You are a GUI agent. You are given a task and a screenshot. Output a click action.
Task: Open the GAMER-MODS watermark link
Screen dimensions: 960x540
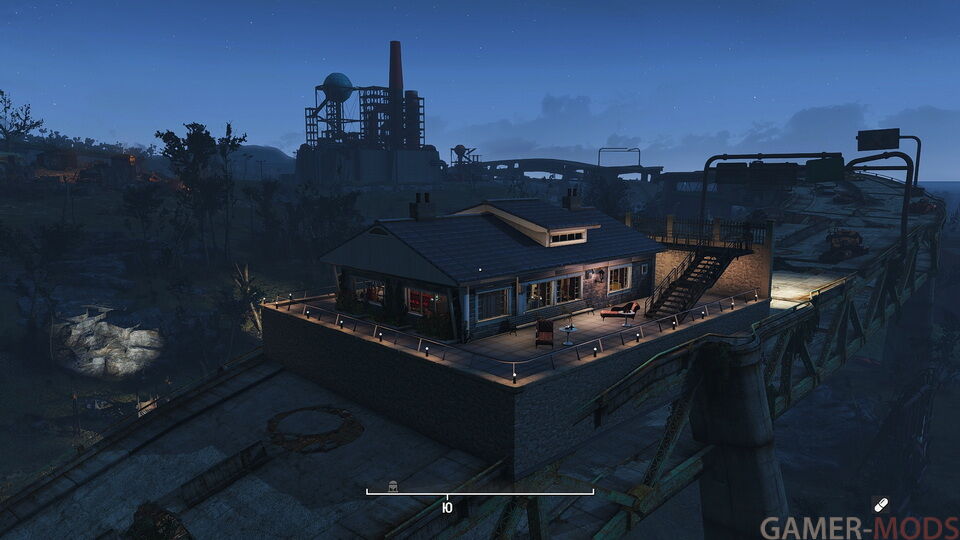858,528
